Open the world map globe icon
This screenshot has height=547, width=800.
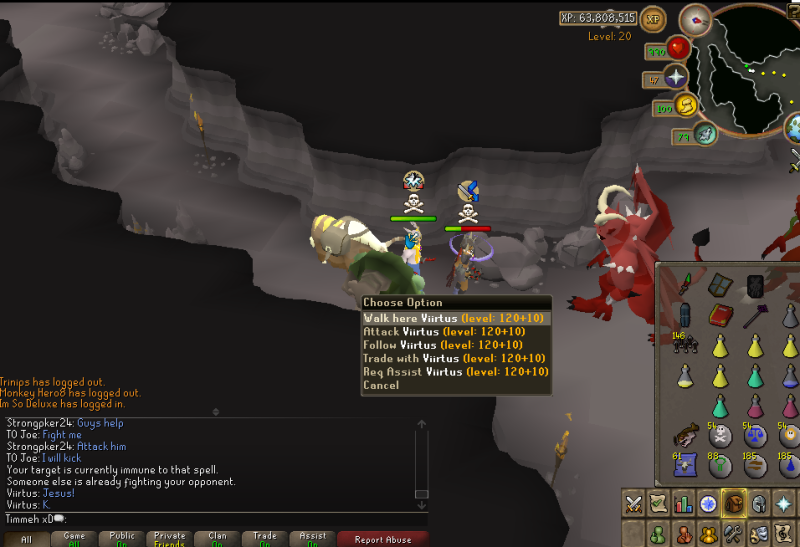tap(796, 127)
